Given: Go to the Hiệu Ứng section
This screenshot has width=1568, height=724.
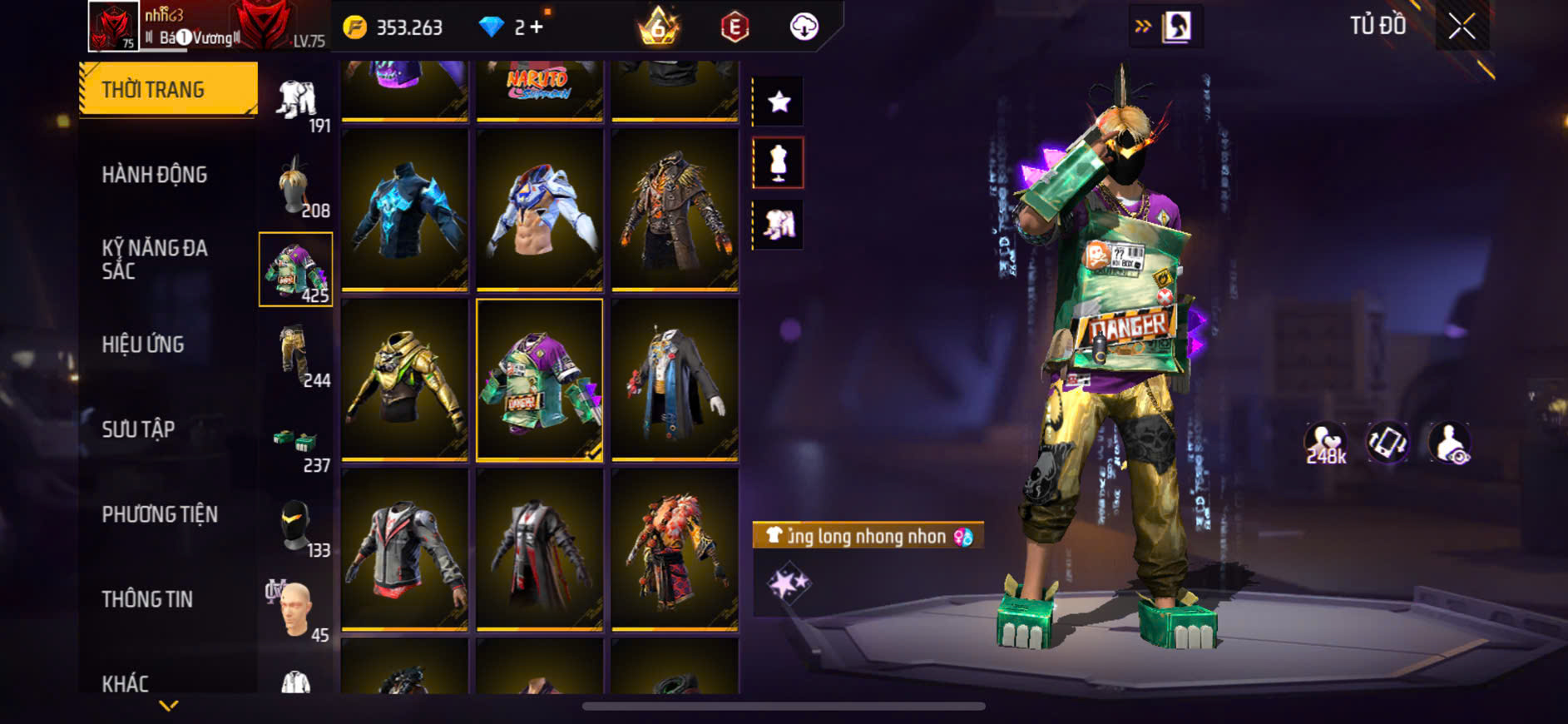Looking at the screenshot, I should pyautogui.click(x=143, y=345).
